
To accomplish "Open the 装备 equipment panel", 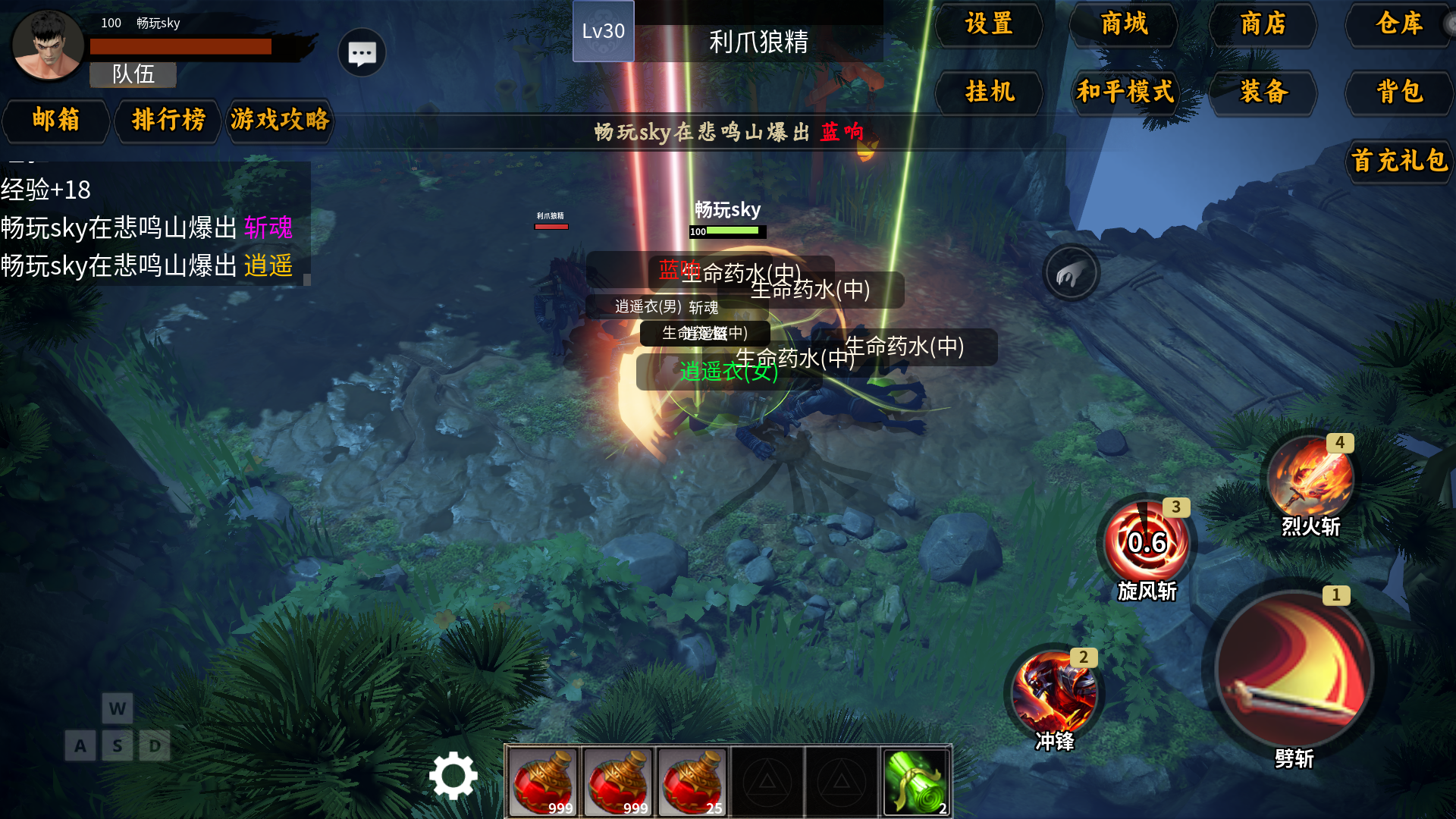I will pos(1263,93).
